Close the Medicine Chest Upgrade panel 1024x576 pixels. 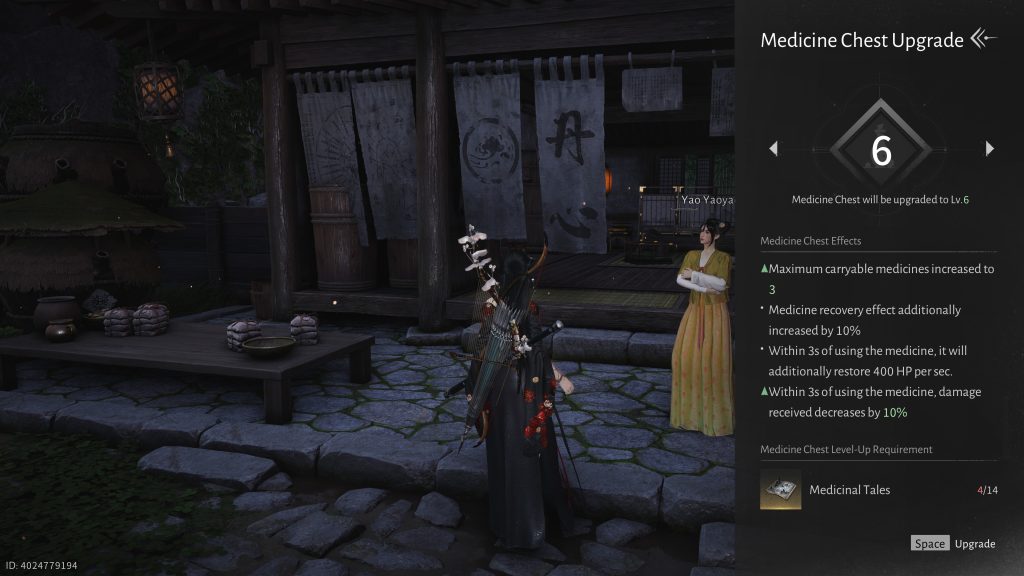coord(984,40)
